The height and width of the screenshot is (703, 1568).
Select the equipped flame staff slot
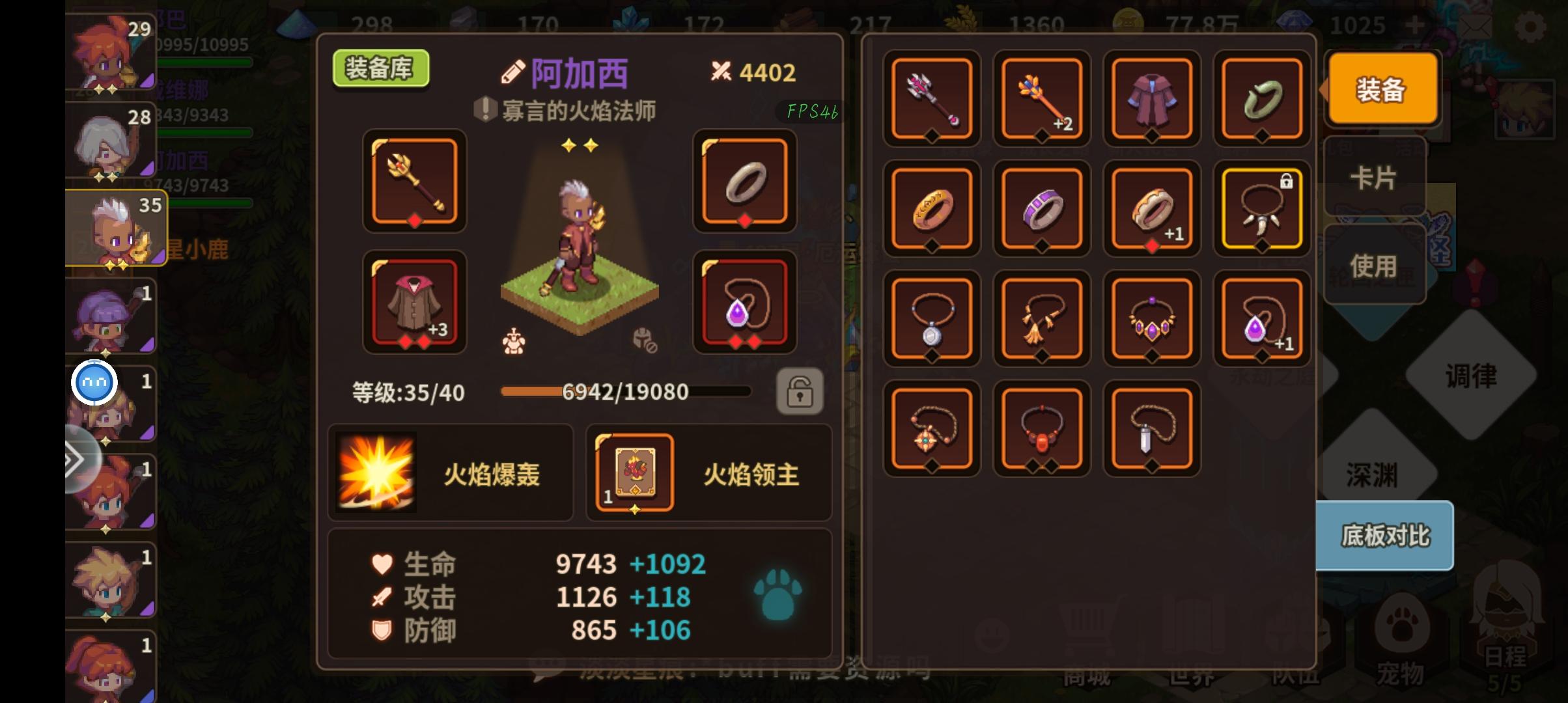(415, 183)
